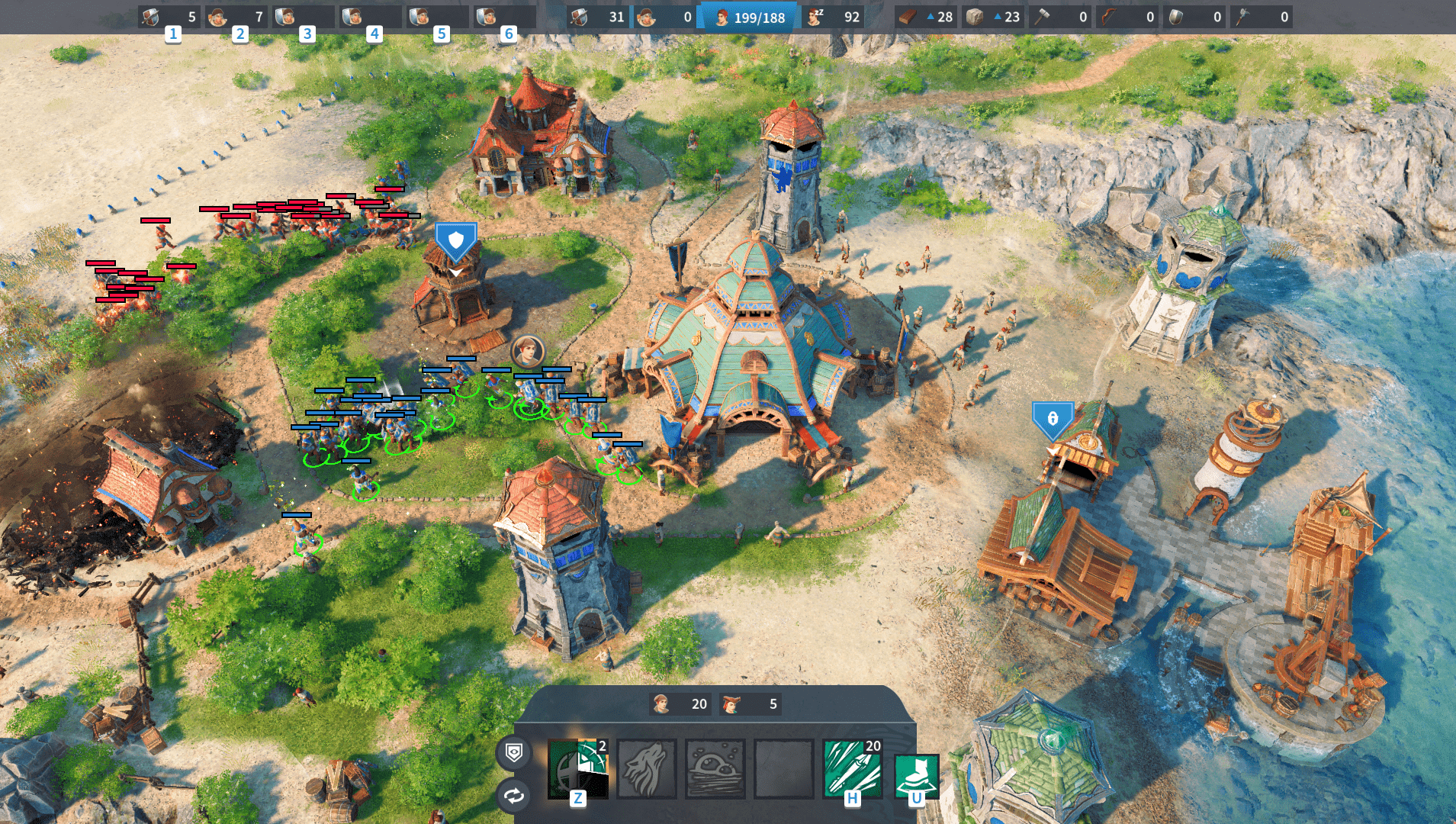The height and width of the screenshot is (824, 1456).
Task: Select army control group 2
Action: pyautogui.click(x=236, y=17)
